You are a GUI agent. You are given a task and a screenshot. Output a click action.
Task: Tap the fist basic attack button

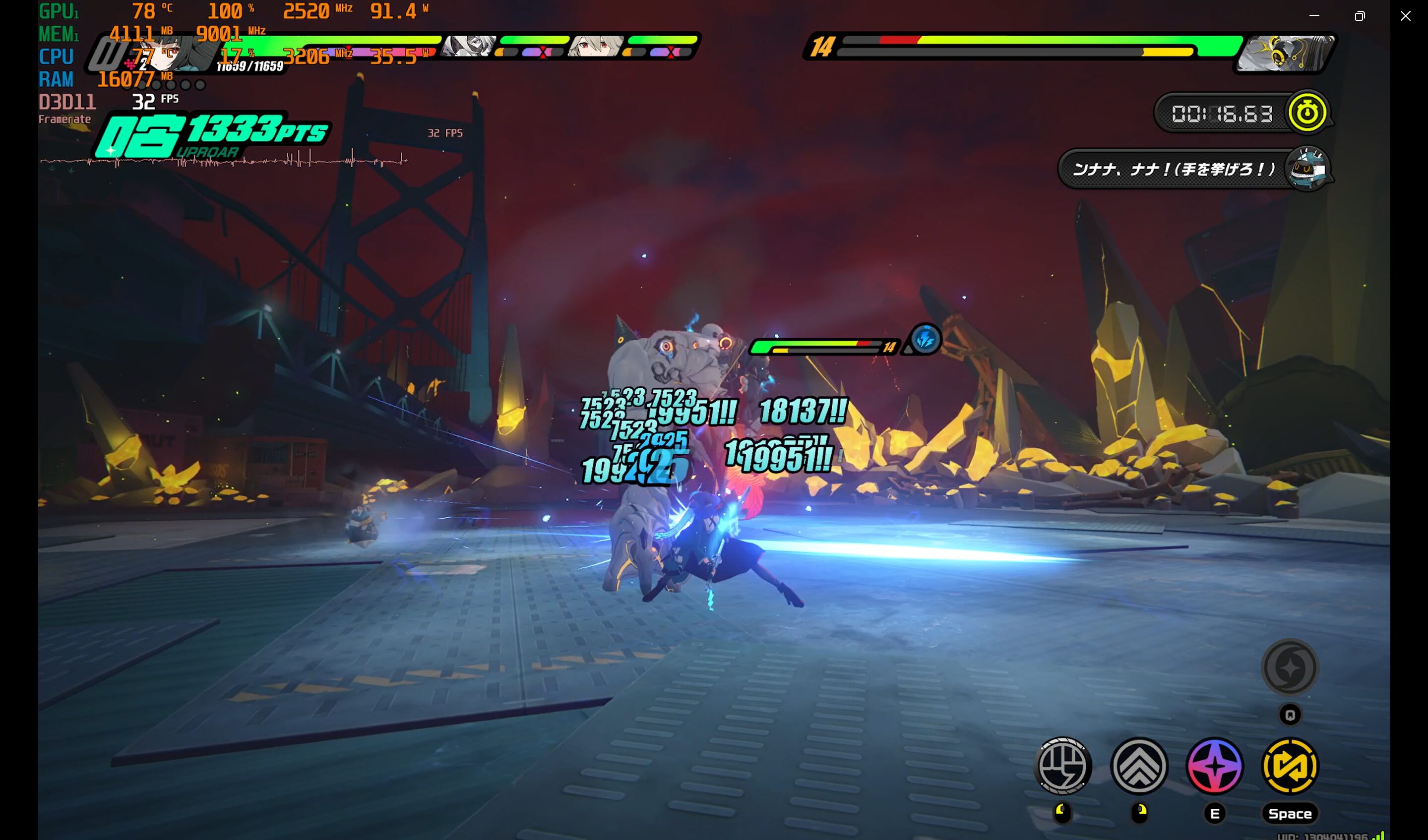click(x=1063, y=766)
